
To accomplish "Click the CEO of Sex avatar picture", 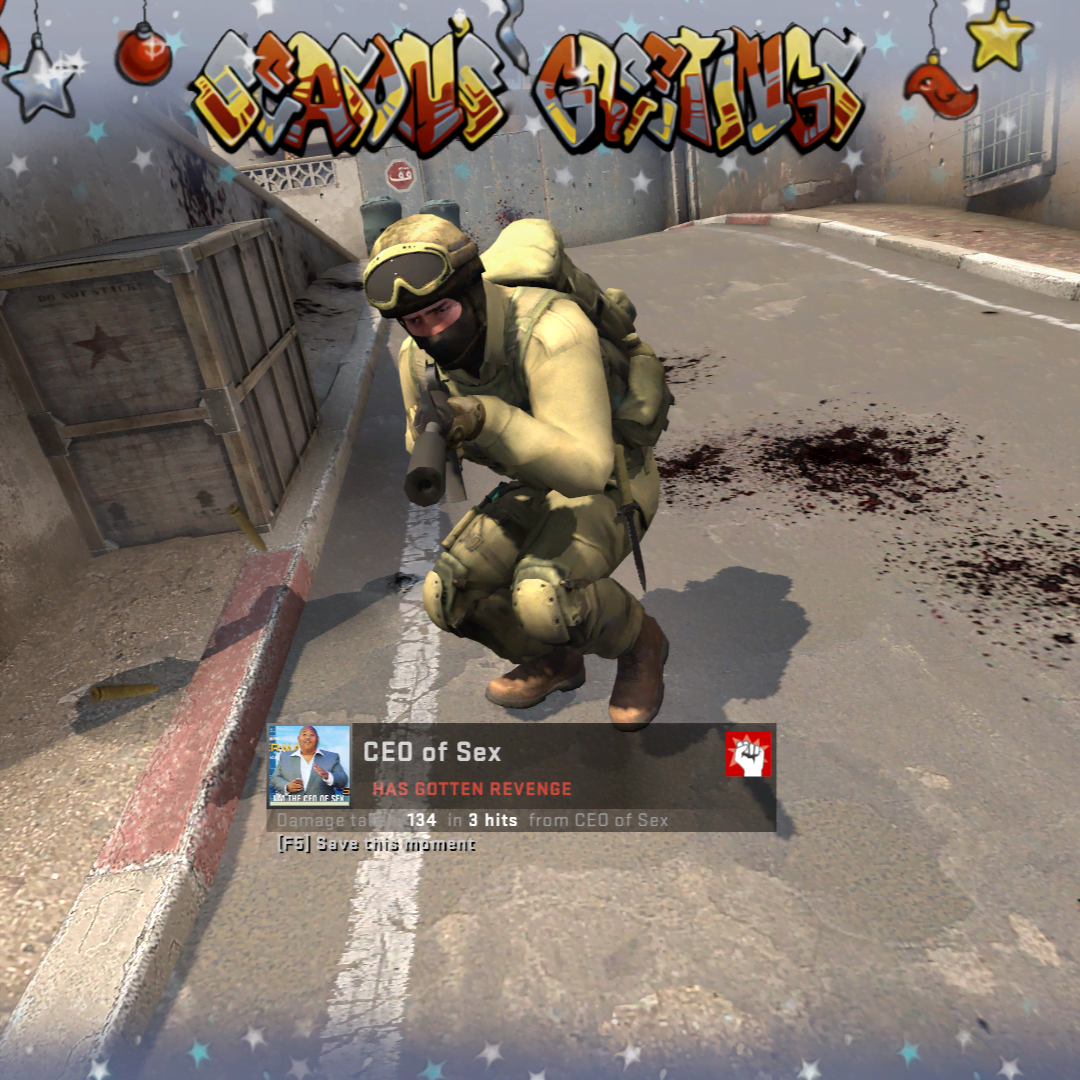I will coord(309,766).
